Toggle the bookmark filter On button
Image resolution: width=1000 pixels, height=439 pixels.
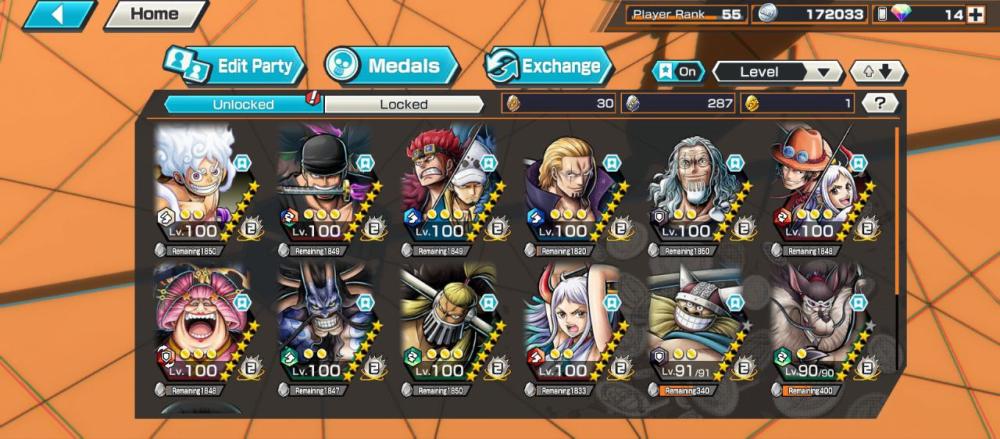coord(677,72)
